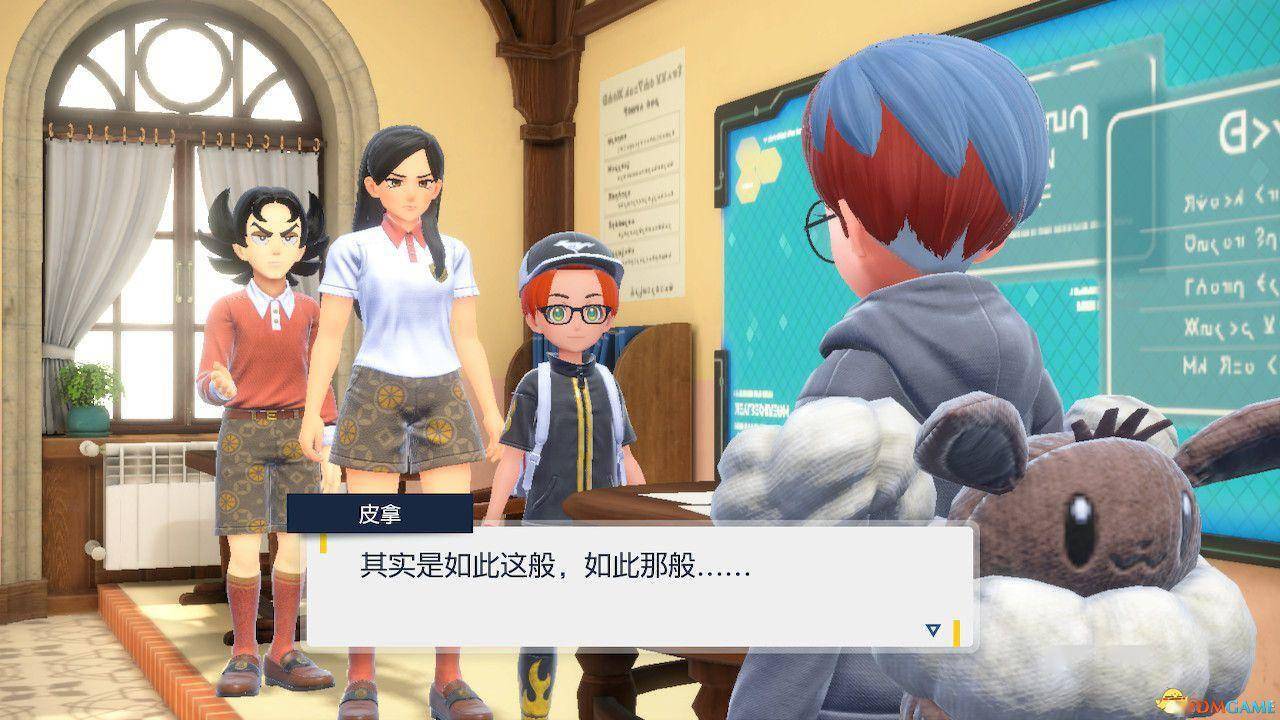This screenshot has width=1280, height=720.
Task: Advance dialogue with the blue arrow indicator
Action: pos(933,630)
